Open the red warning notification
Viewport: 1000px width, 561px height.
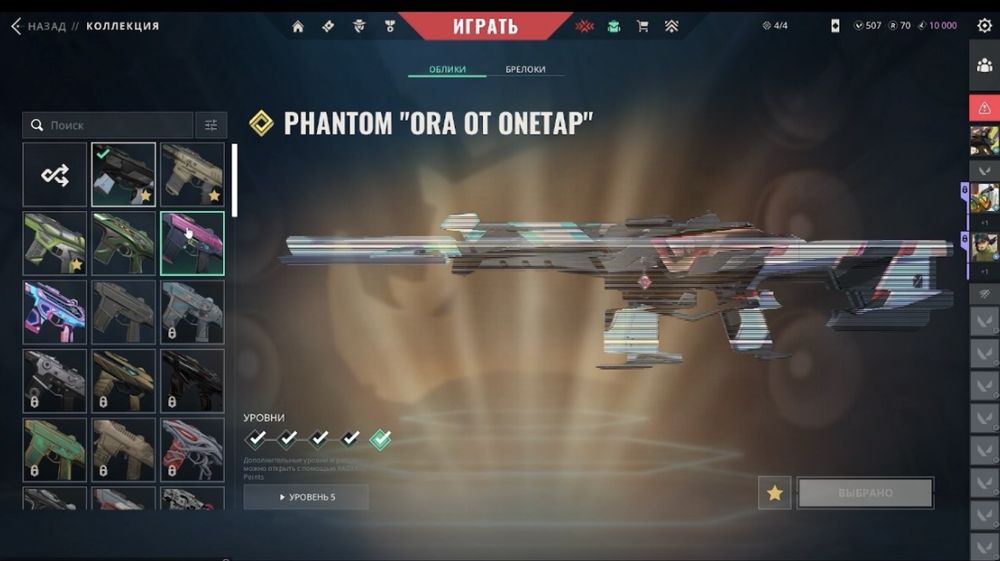pos(984,107)
